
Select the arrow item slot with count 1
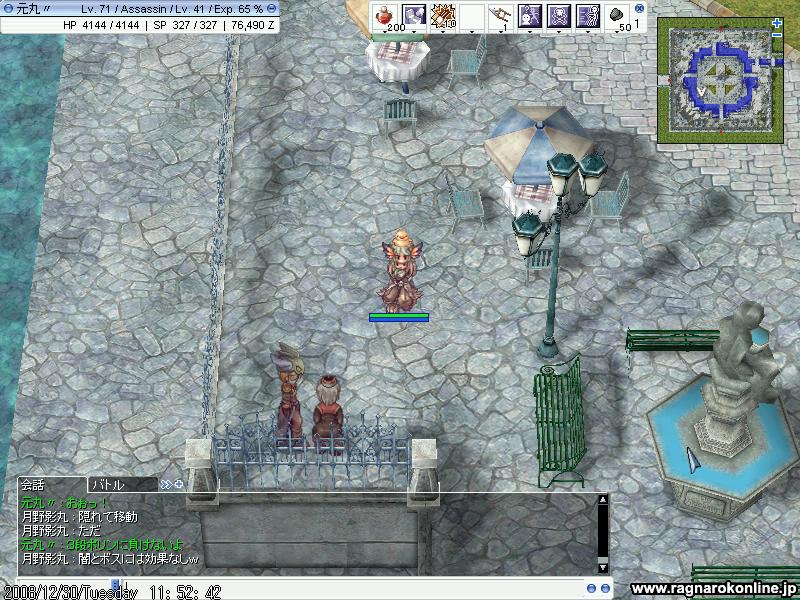coord(501,16)
